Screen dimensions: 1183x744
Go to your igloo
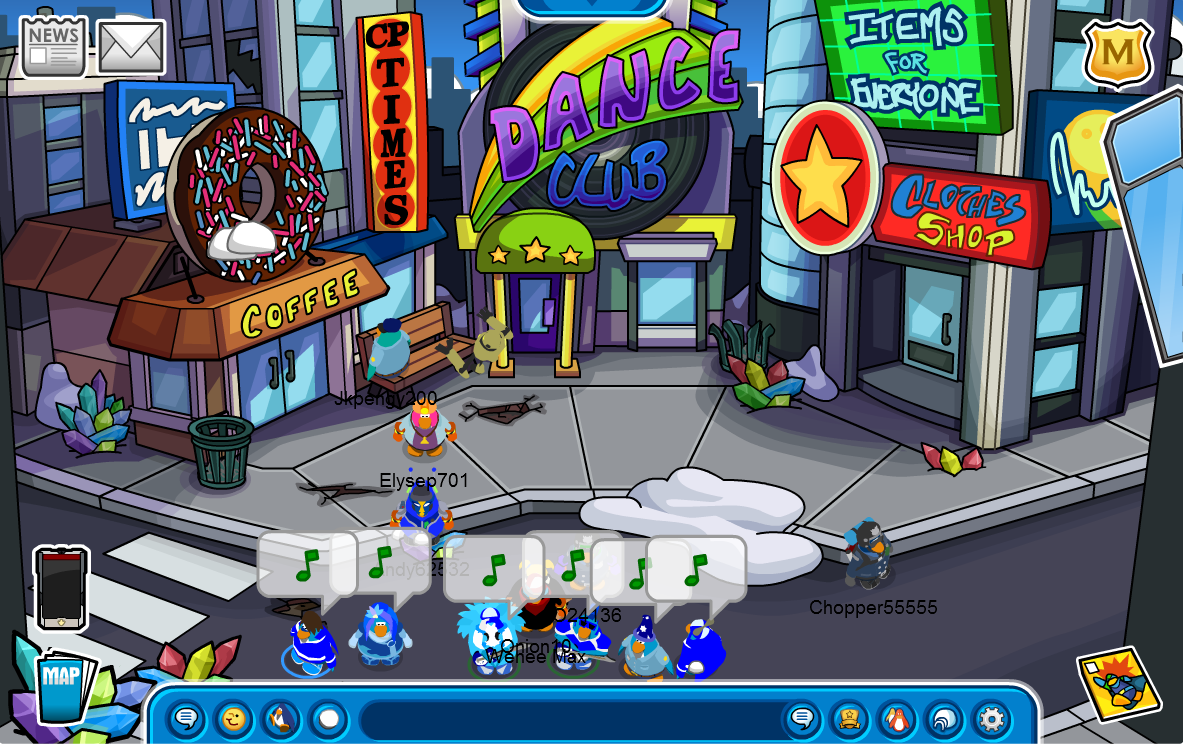[x=944, y=719]
